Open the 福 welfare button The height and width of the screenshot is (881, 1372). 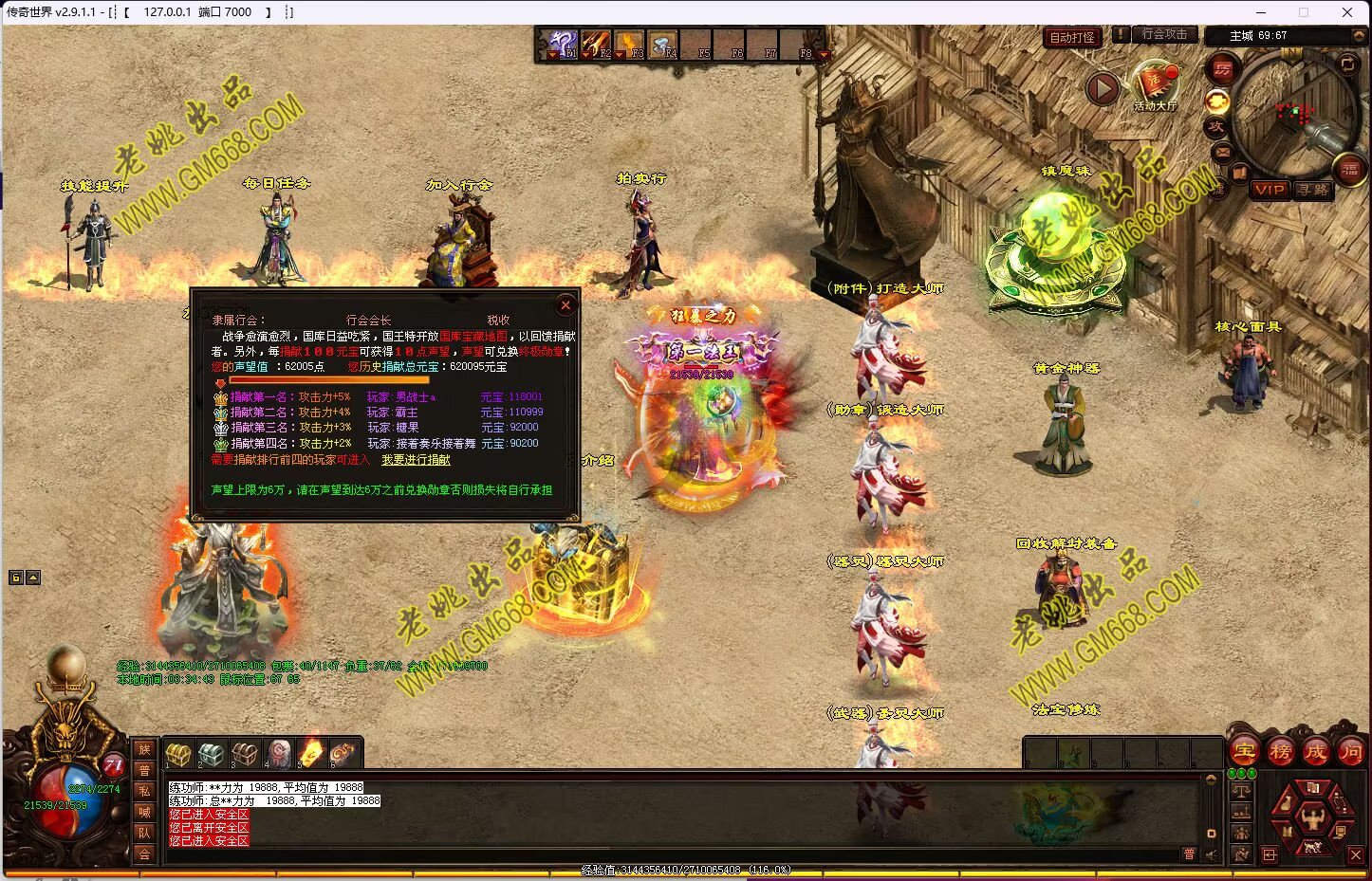coord(1349,170)
